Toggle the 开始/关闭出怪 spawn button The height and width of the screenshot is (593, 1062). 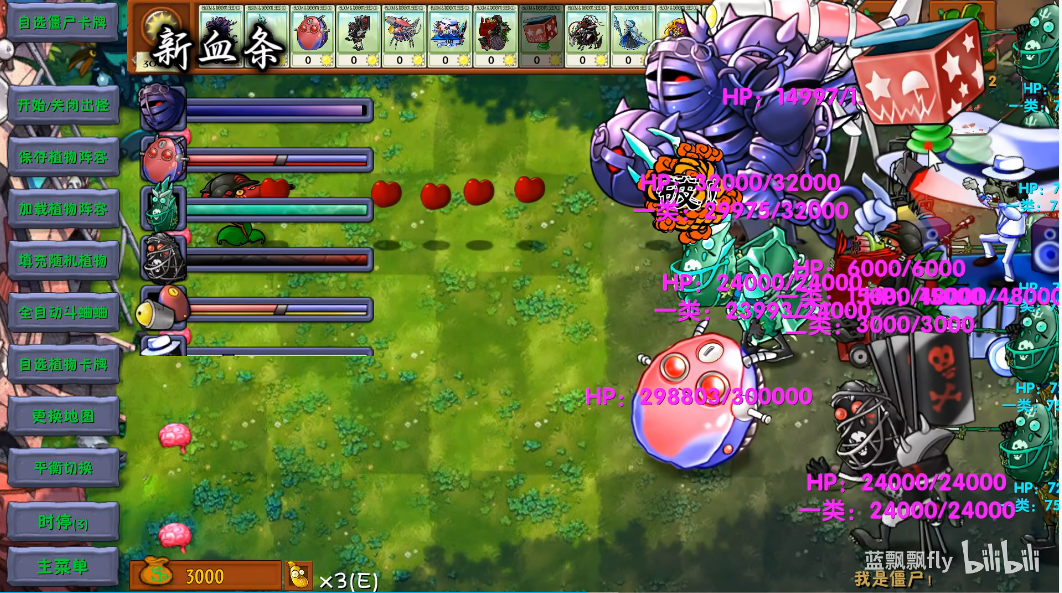[x=63, y=105]
